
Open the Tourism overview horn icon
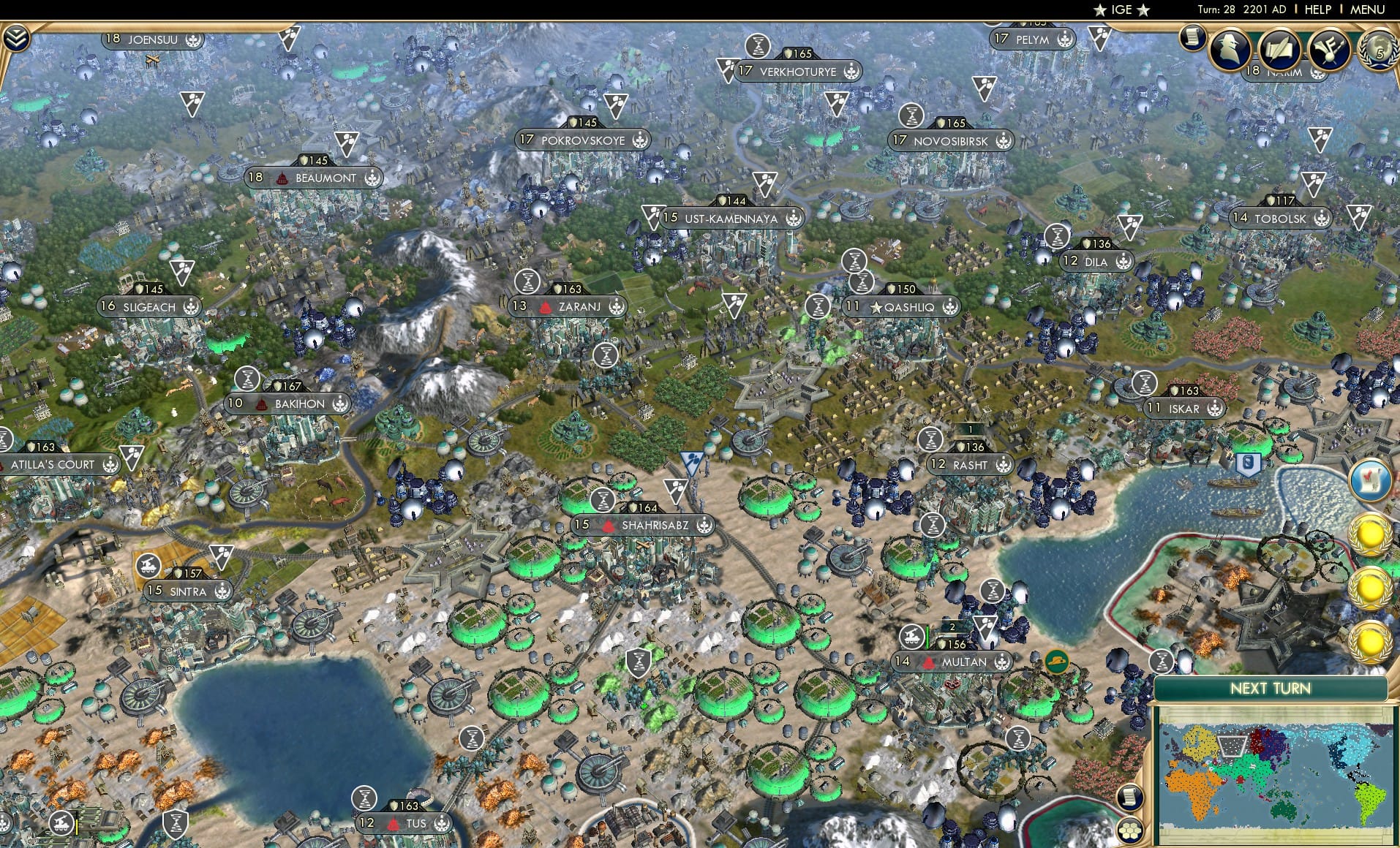1329,49
